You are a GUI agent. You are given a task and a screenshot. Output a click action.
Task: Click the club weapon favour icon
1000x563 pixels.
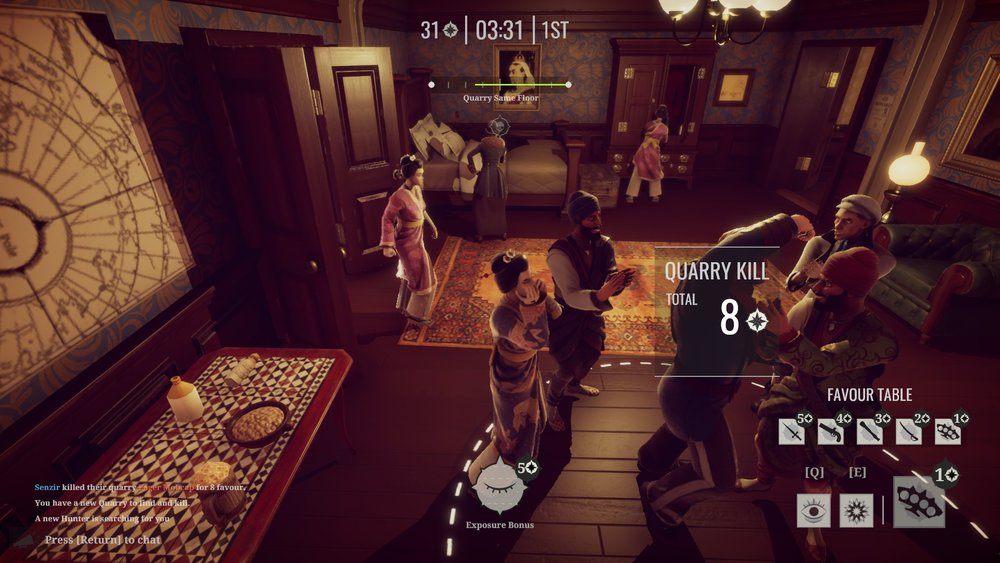(870, 431)
